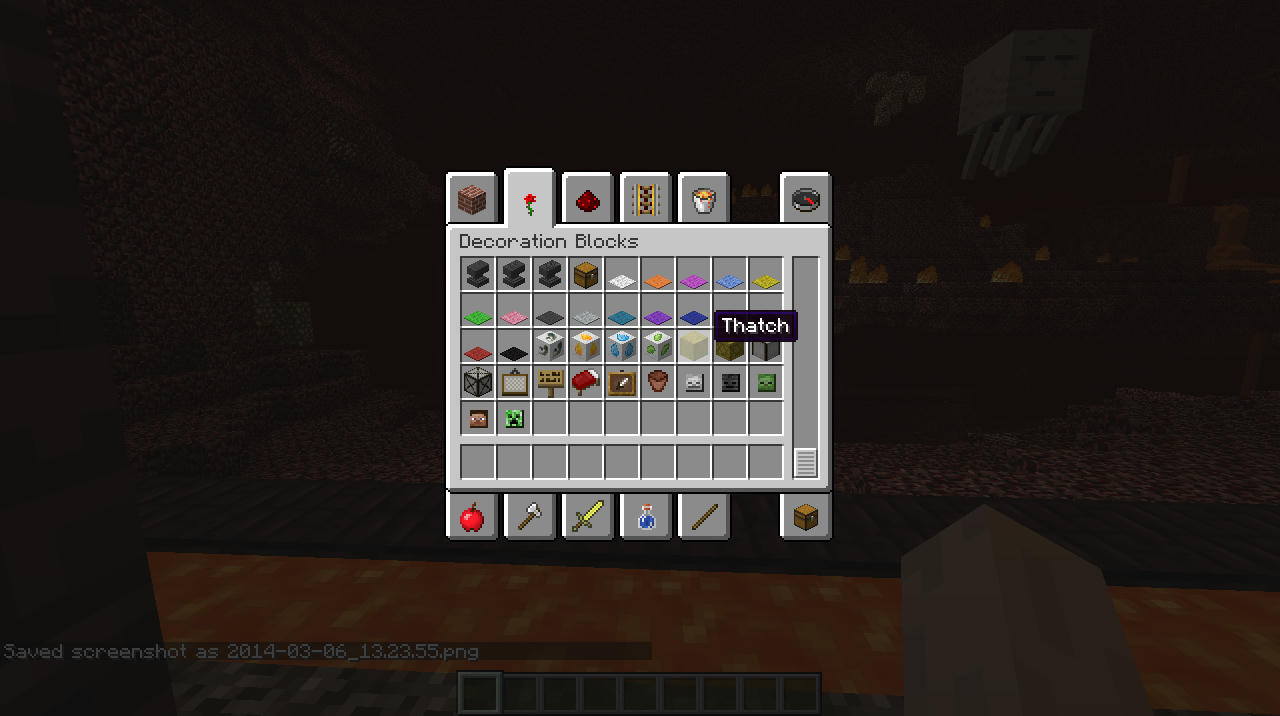Open the Foodstuffs apple tab
The width and height of the screenshot is (1280, 716).
tap(471, 516)
